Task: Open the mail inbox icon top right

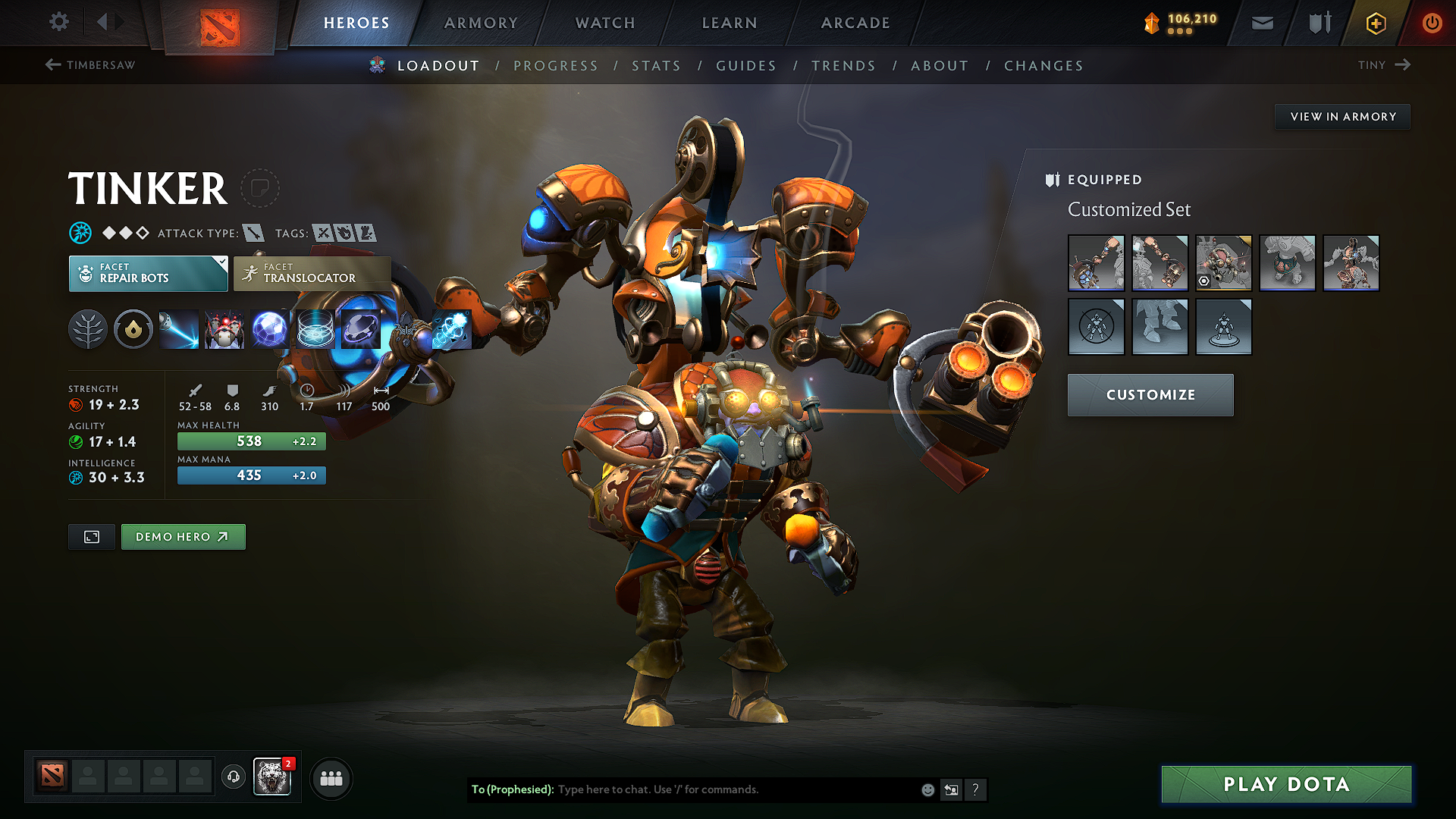Action: coord(1262,23)
